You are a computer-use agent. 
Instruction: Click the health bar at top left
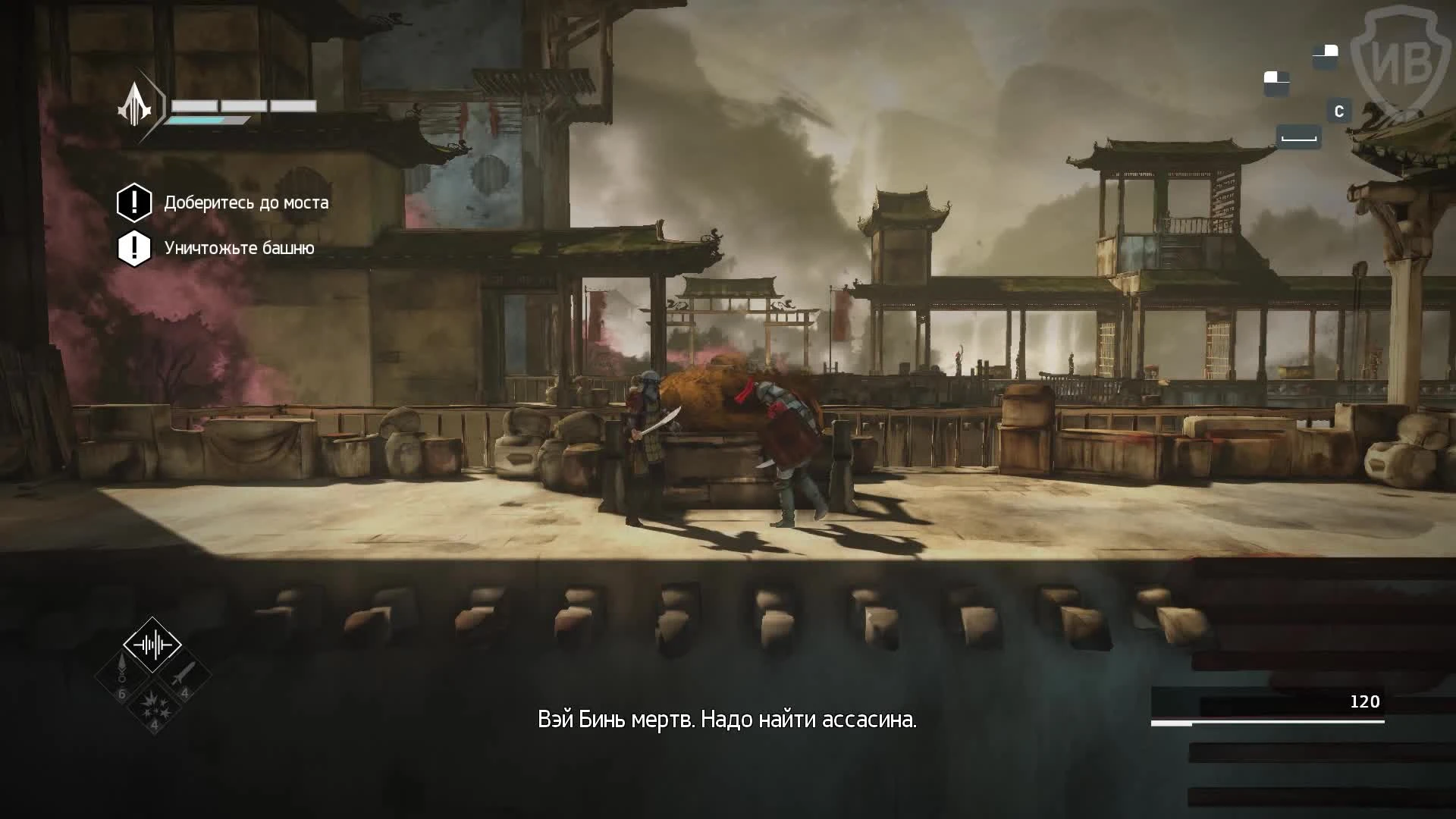(241, 106)
